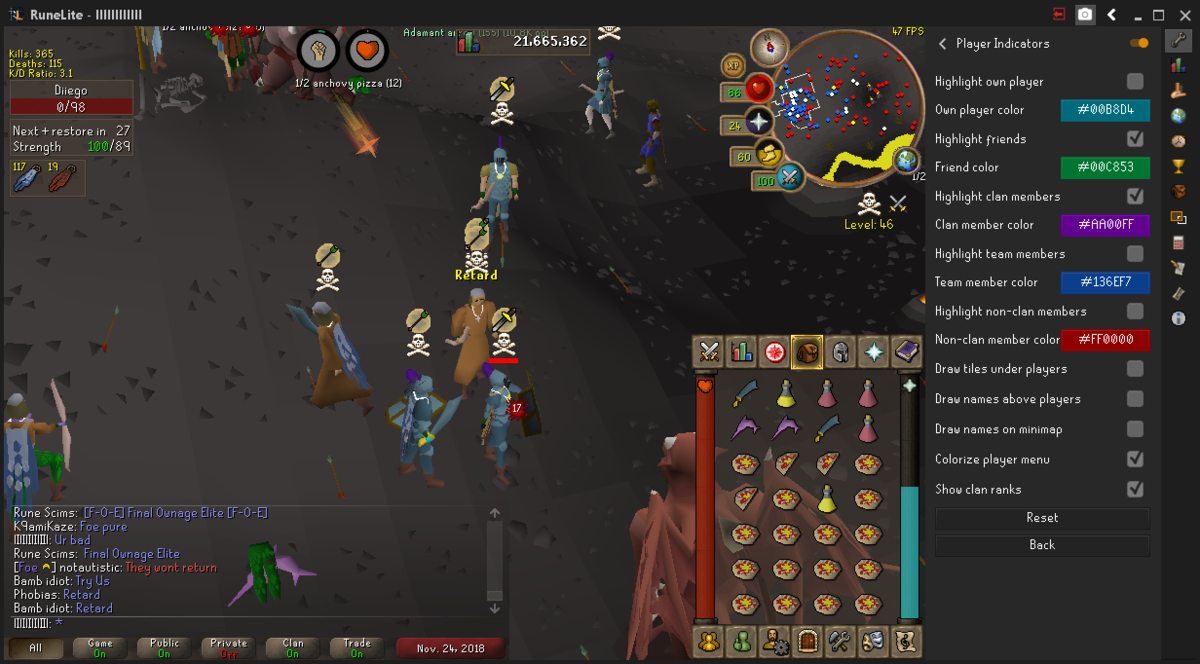Click the Reset button
1200x664 pixels.
pyautogui.click(x=1042, y=518)
